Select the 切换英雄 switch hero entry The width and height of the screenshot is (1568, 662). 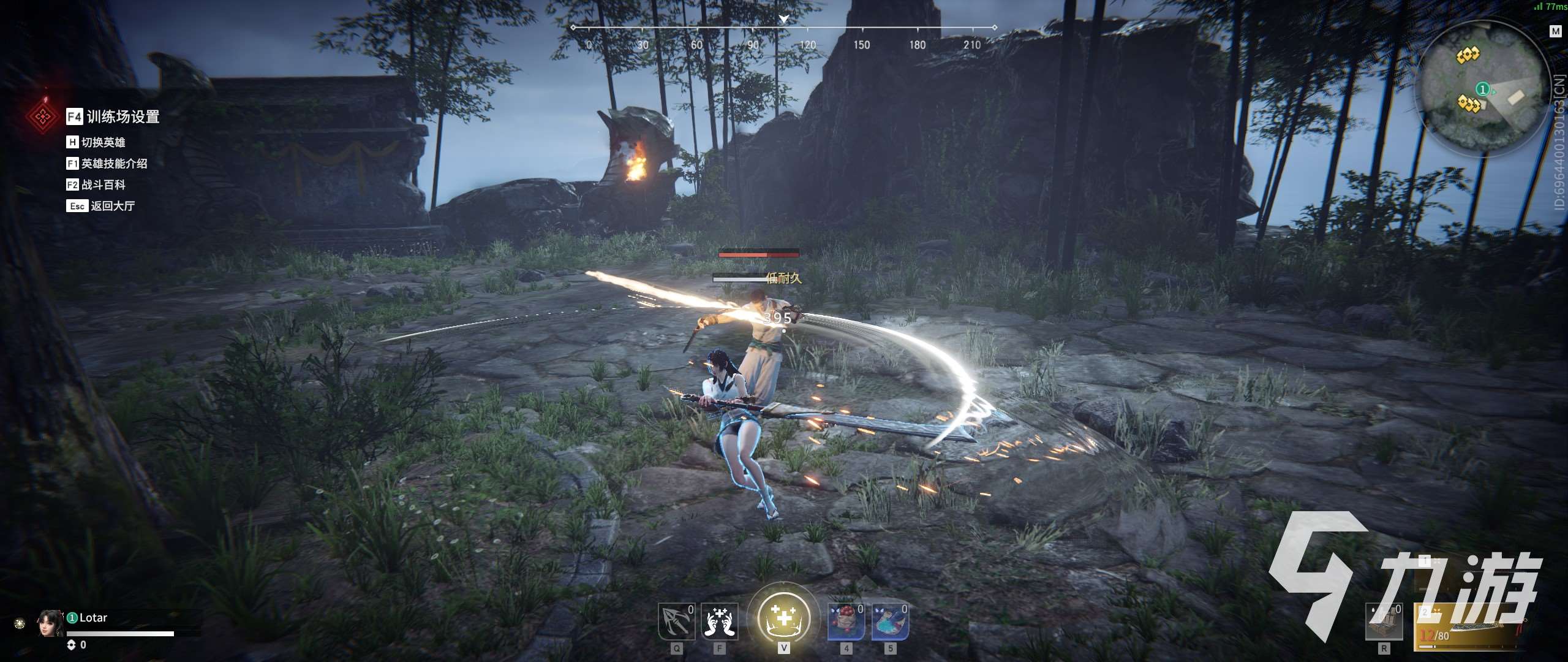pos(102,142)
